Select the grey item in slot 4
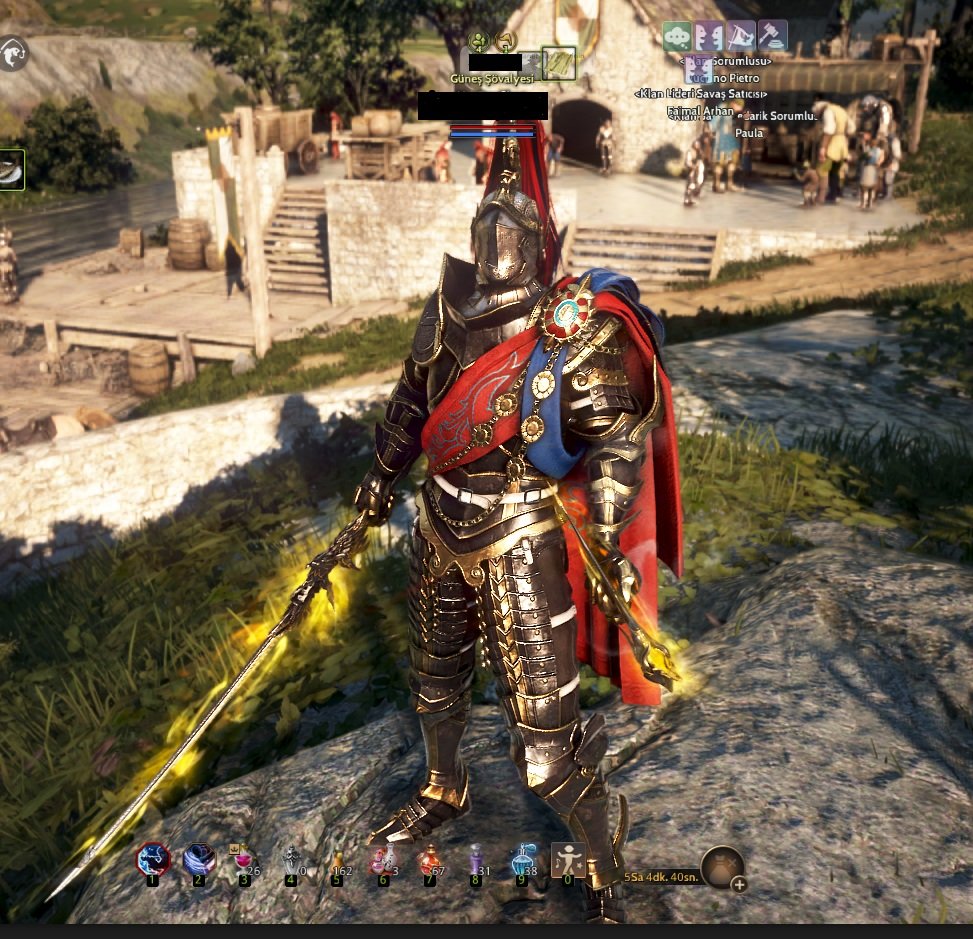Viewport: 973px width, 939px height. pyautogui.click(x=291, y=860)
